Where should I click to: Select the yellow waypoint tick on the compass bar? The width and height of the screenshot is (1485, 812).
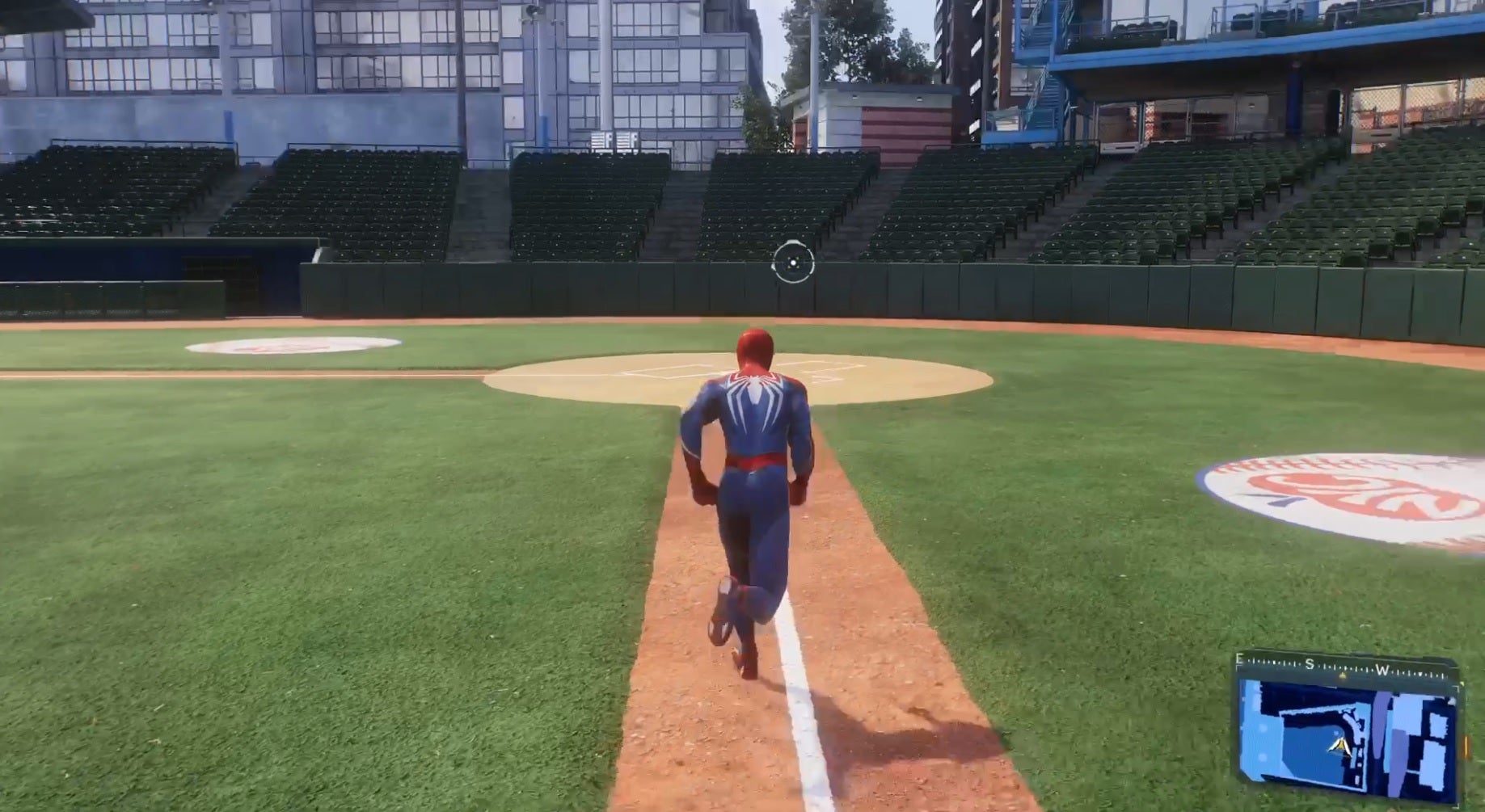coord(1343,675)
